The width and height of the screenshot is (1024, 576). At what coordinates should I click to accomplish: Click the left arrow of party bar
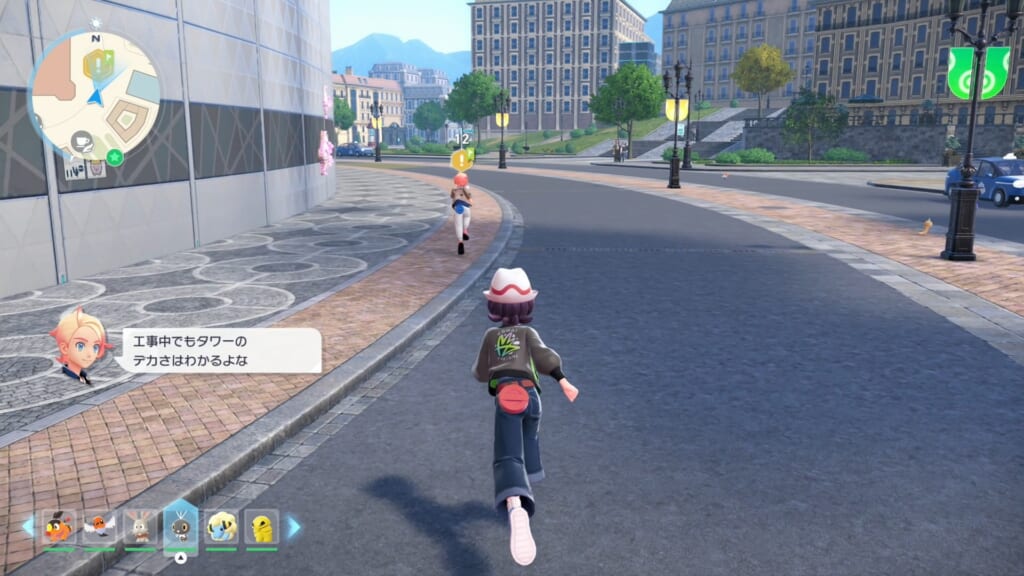click(x=28, y=526)
